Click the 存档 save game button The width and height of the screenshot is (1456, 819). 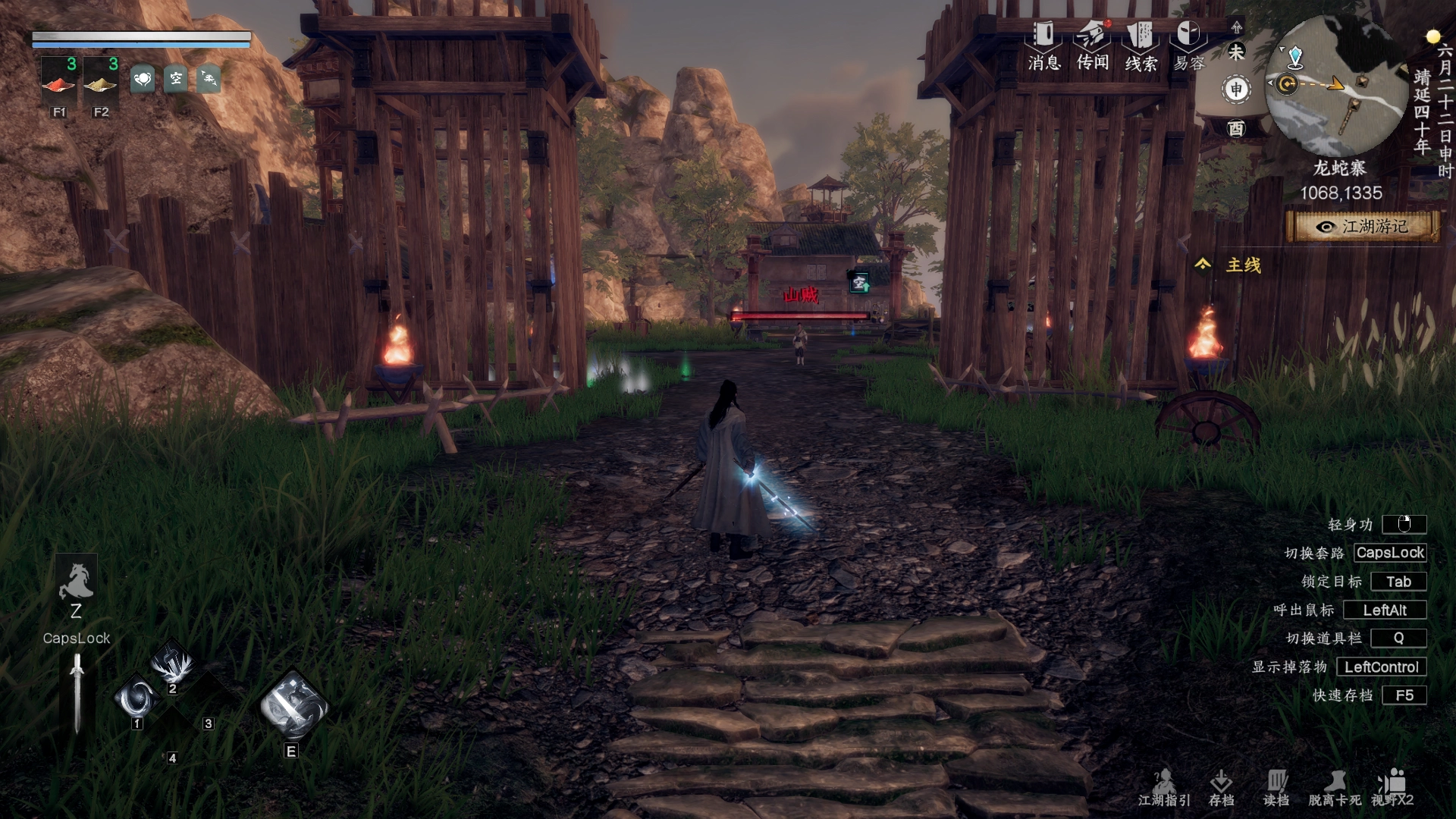pyautogui.click(x=1221, y=787)
